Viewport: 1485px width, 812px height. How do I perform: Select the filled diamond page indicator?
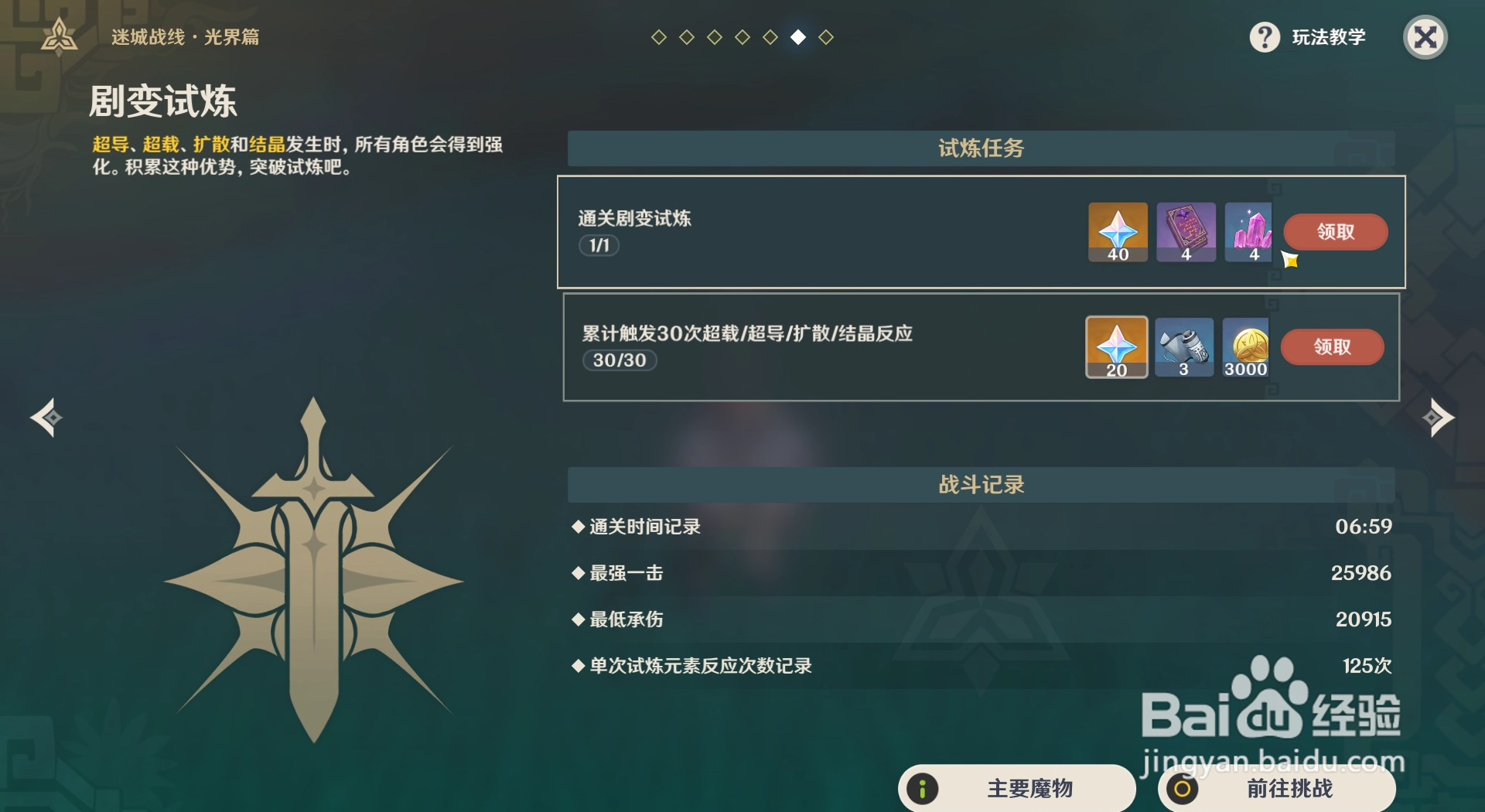tap(799, 35)
